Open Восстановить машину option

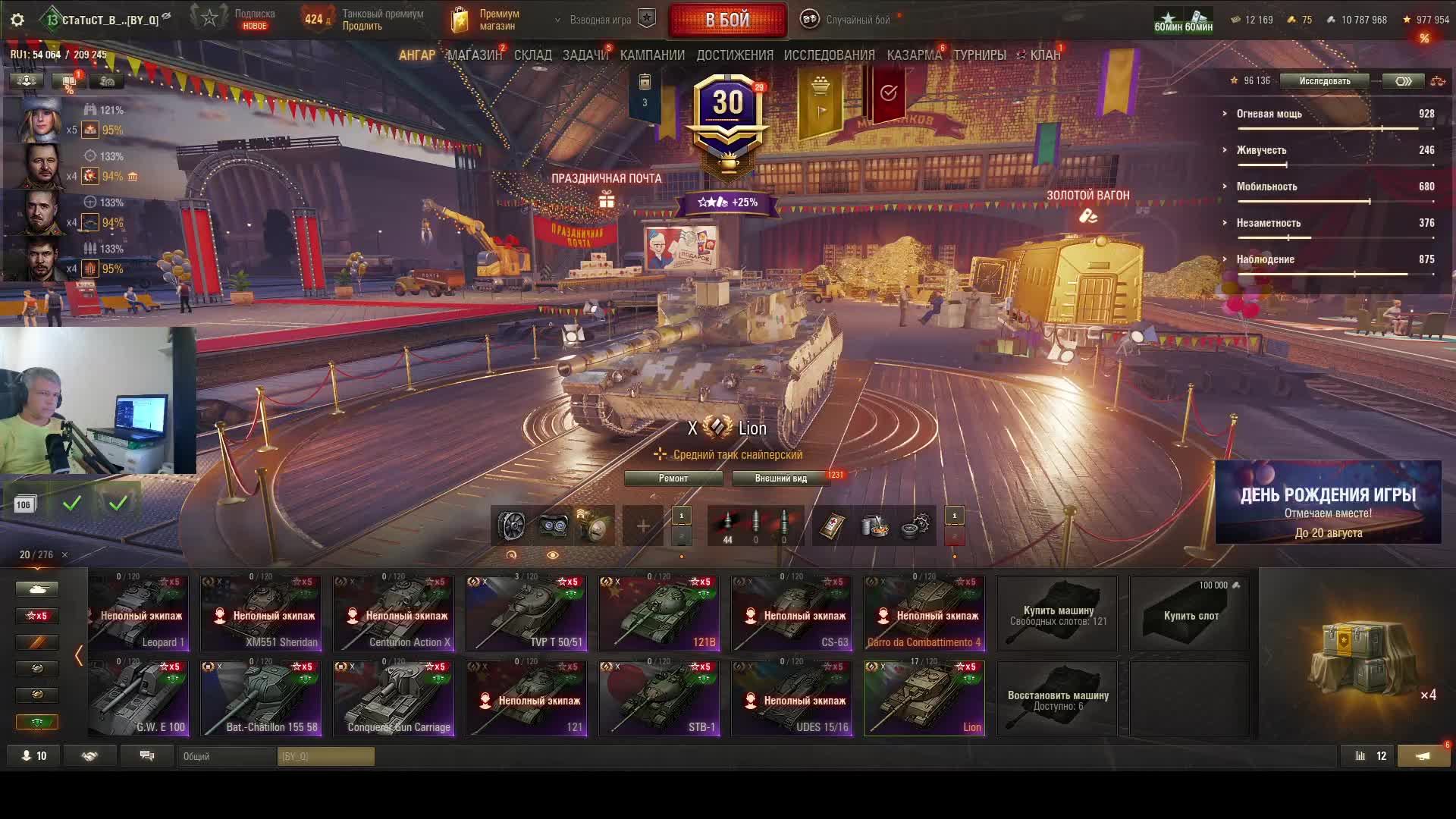1057,698
